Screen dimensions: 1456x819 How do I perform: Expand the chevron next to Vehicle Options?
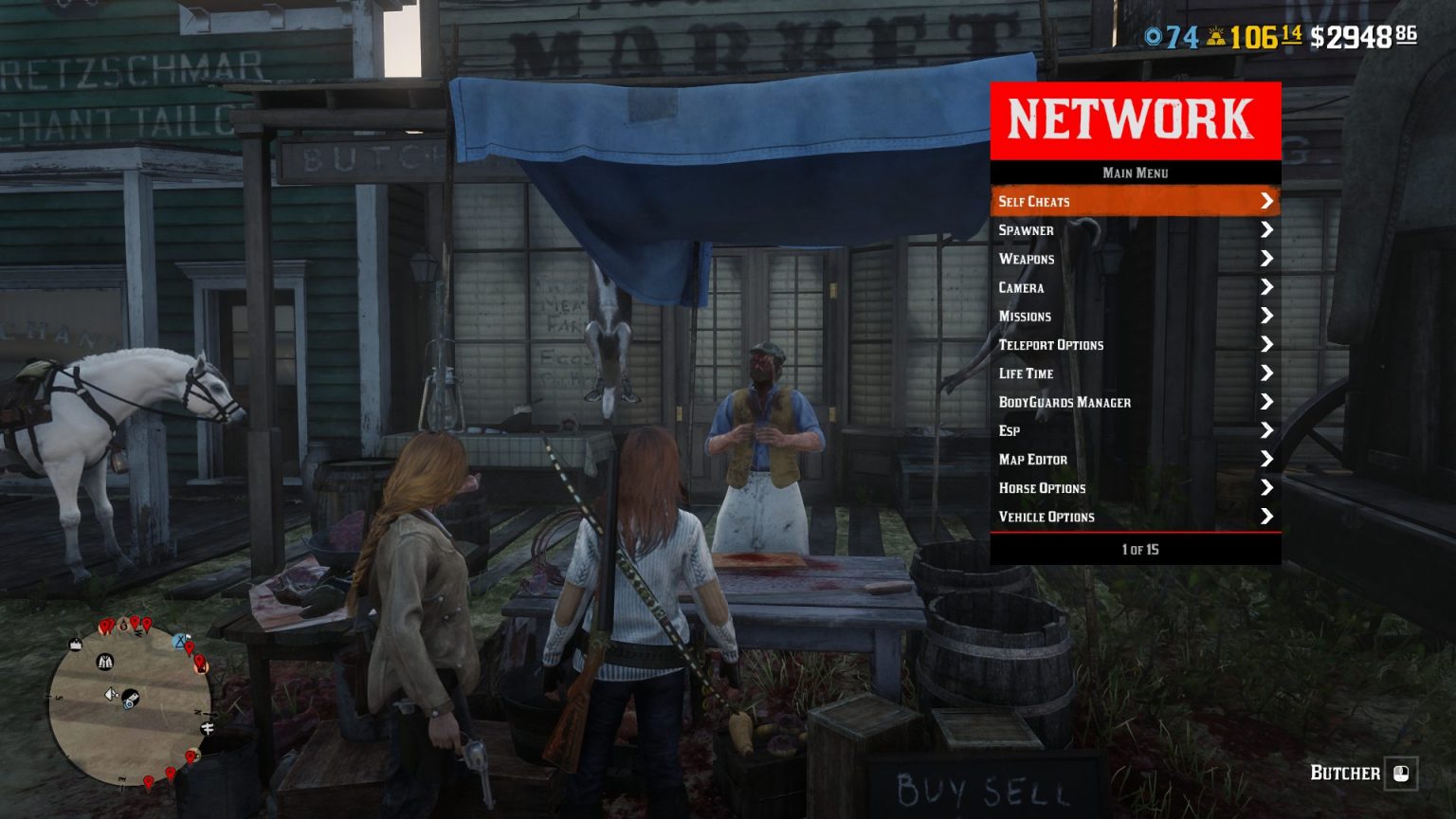(x=1268, y=517)
